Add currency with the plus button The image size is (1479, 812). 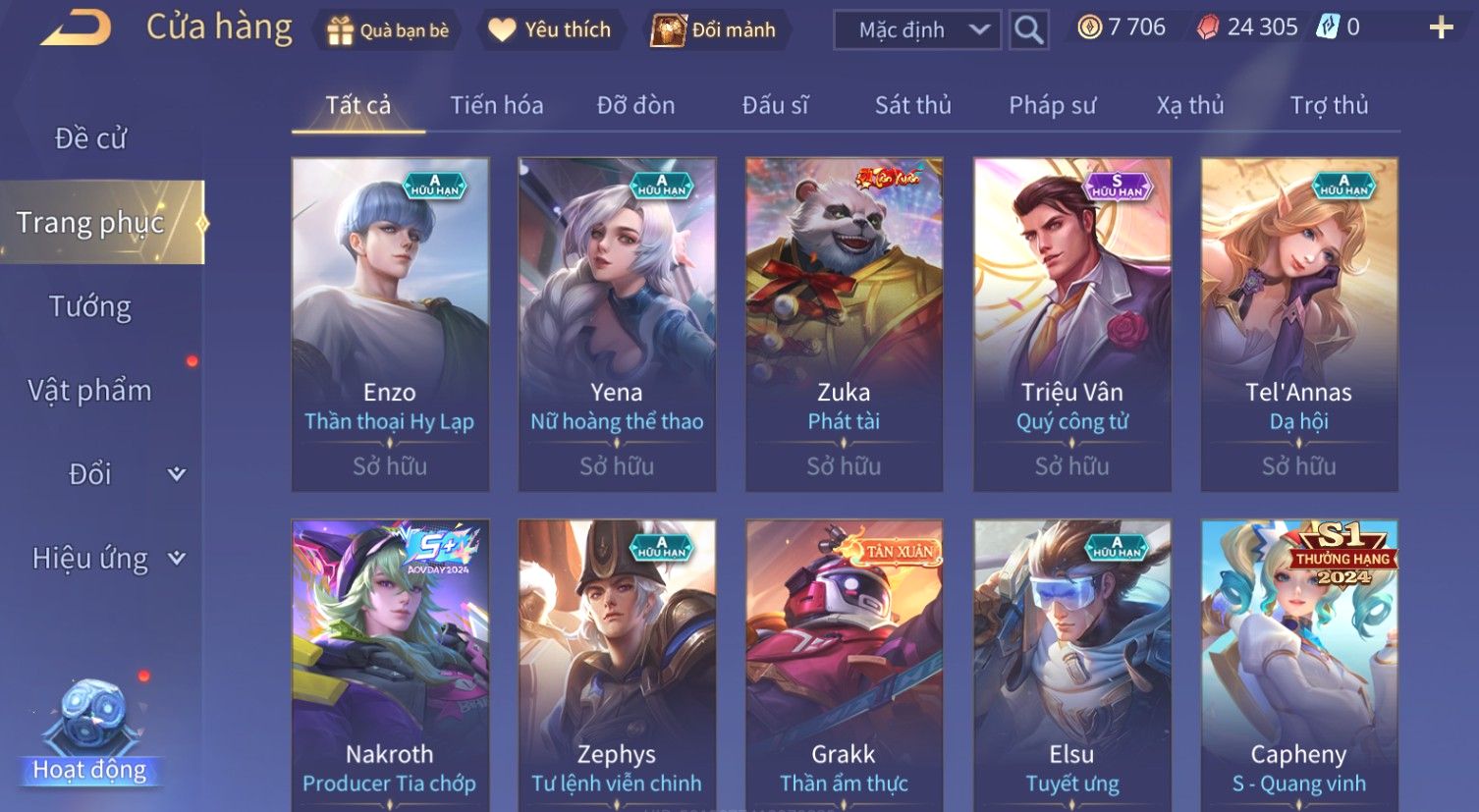pos(1440,27)
